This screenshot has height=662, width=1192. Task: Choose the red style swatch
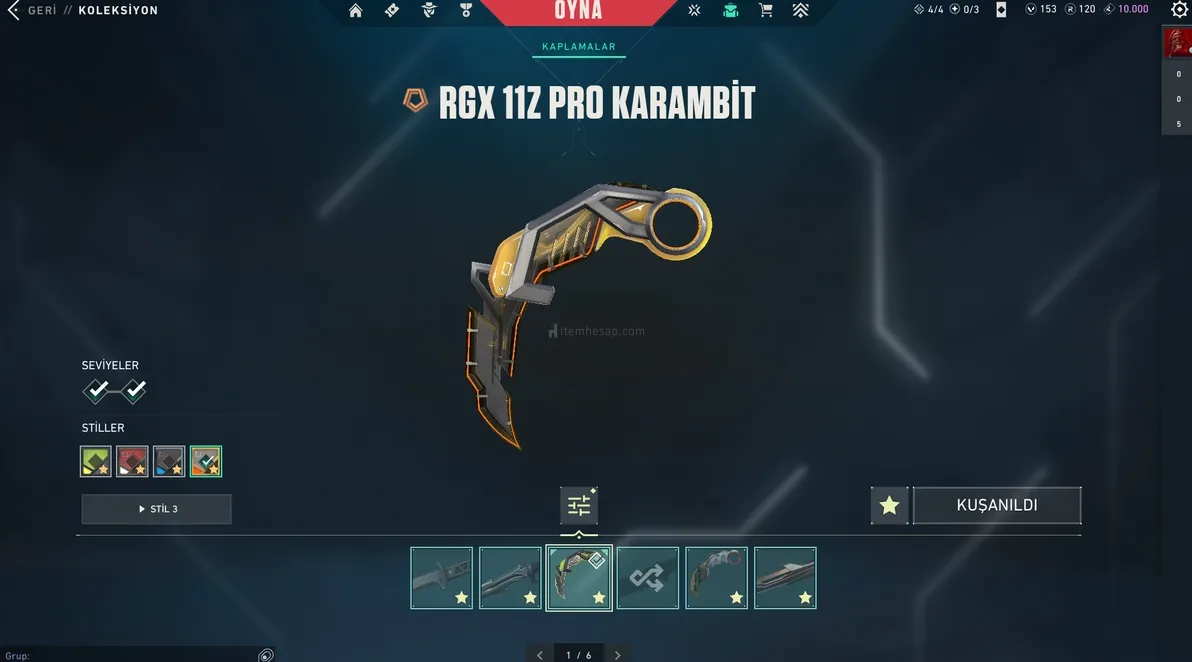[132, 461]
